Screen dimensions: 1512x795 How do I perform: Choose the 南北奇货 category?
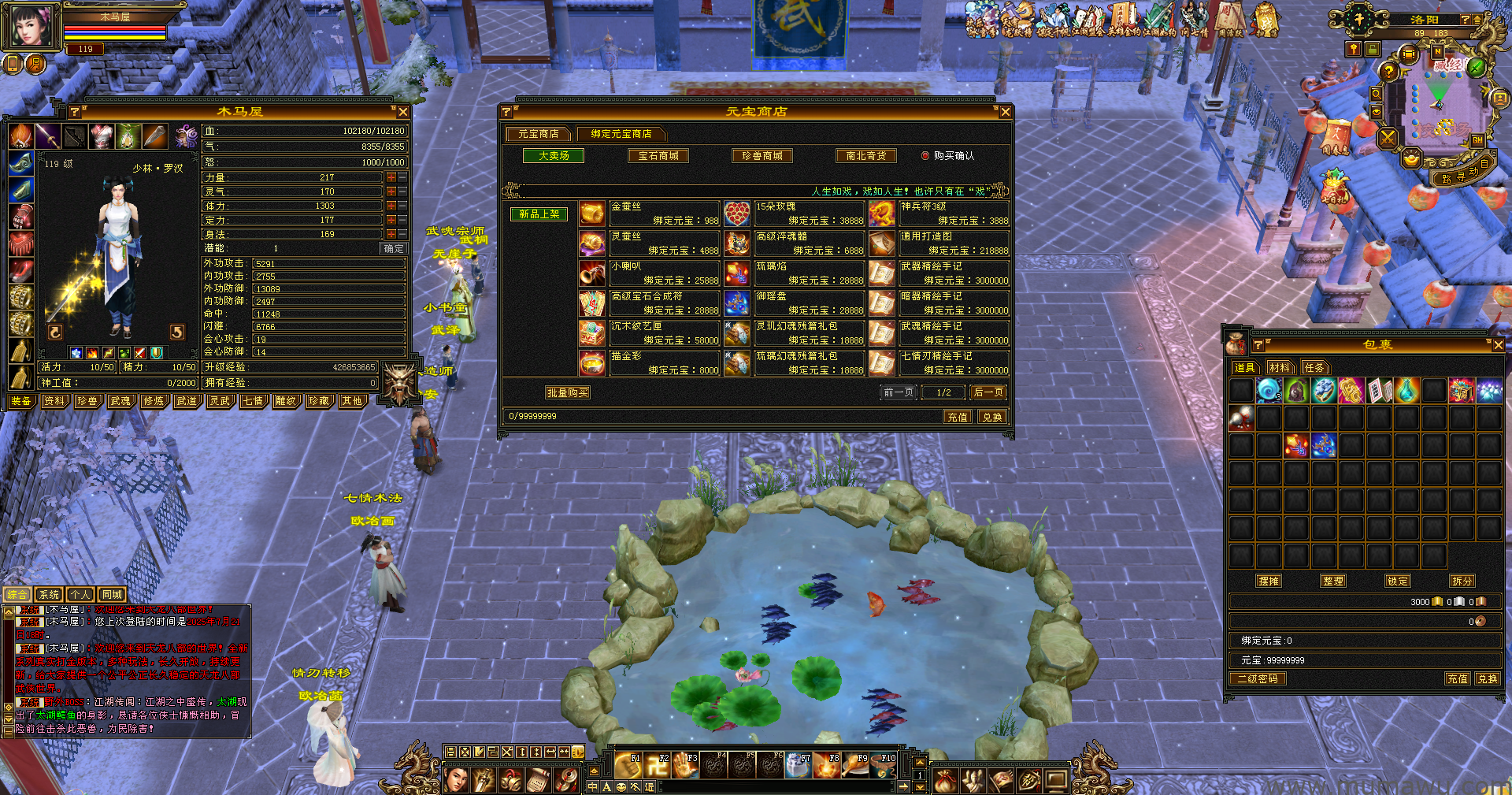[x=866, y=156]
